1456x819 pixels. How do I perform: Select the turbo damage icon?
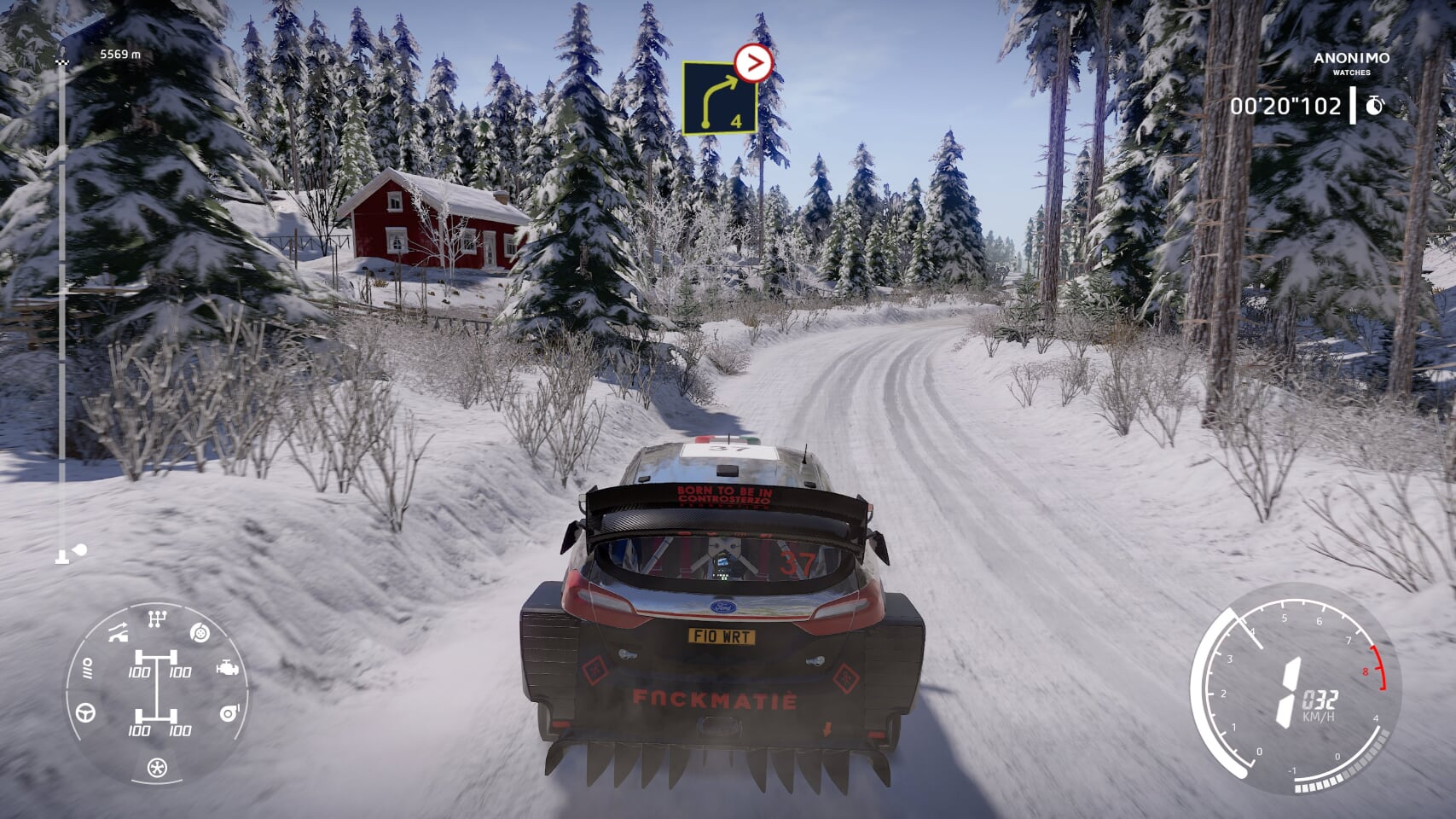[229, 712]
